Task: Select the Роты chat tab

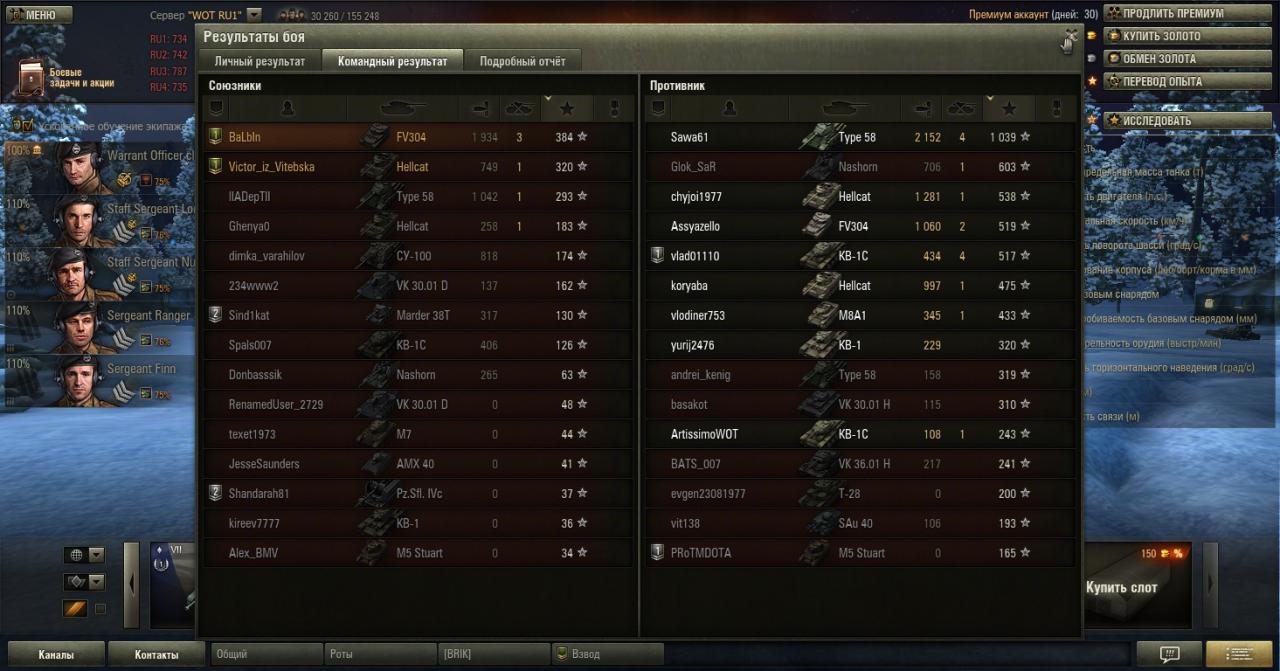Action: (x=378, y=654)
